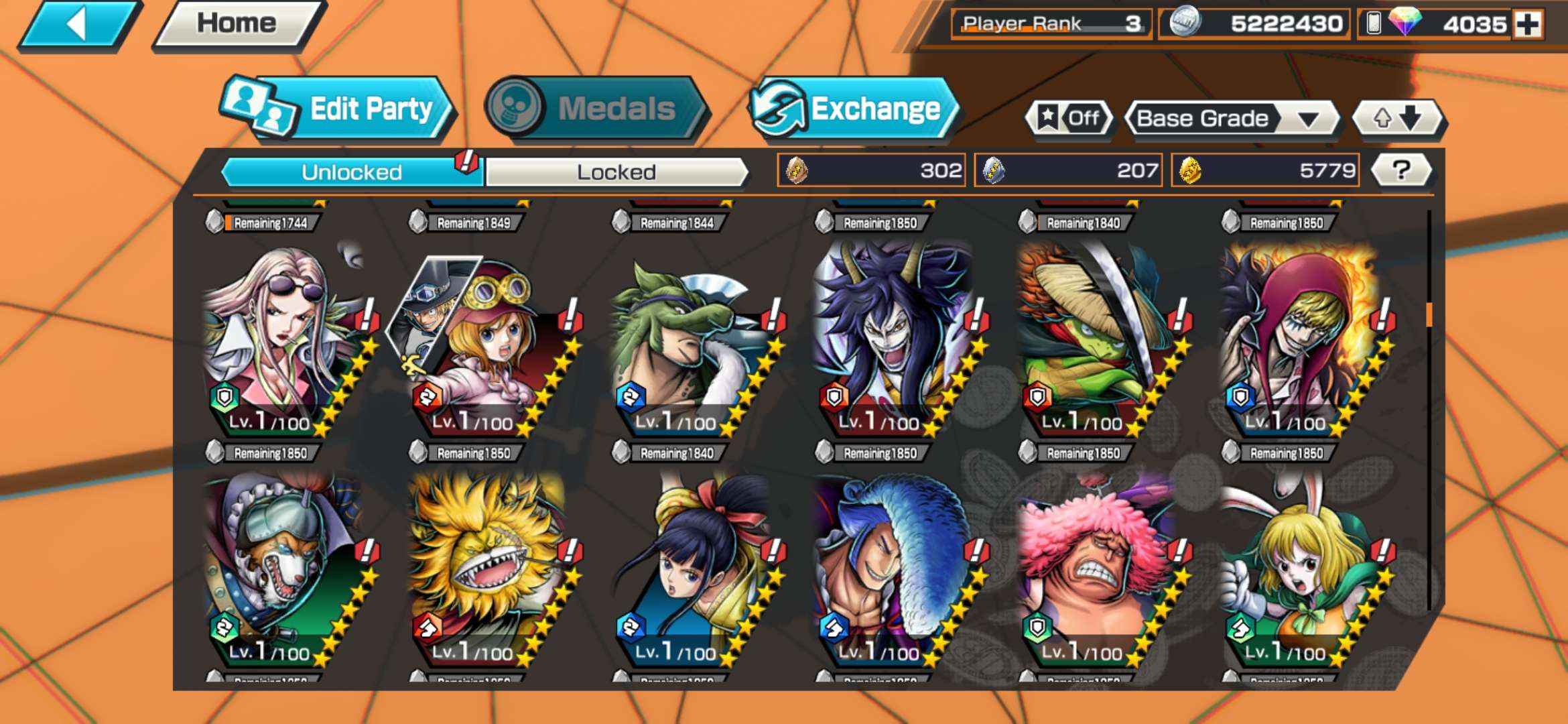Image resolution: width=1568 pixels, height=724 pixels.
Task: Select the Unlocked characters tab
Action: click(351, 172)
